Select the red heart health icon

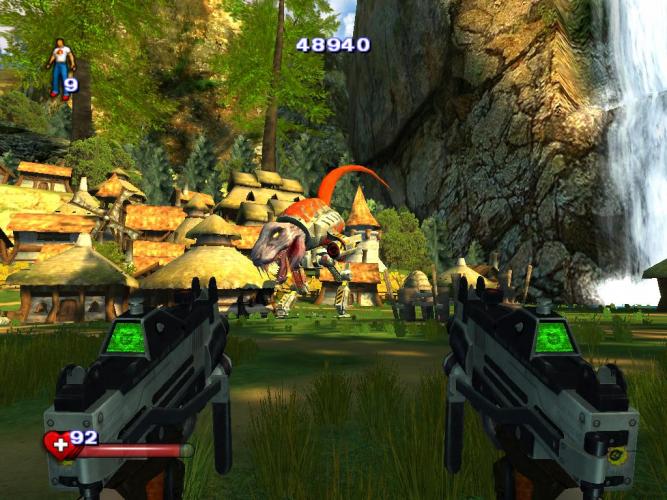[x=59, y=445]
